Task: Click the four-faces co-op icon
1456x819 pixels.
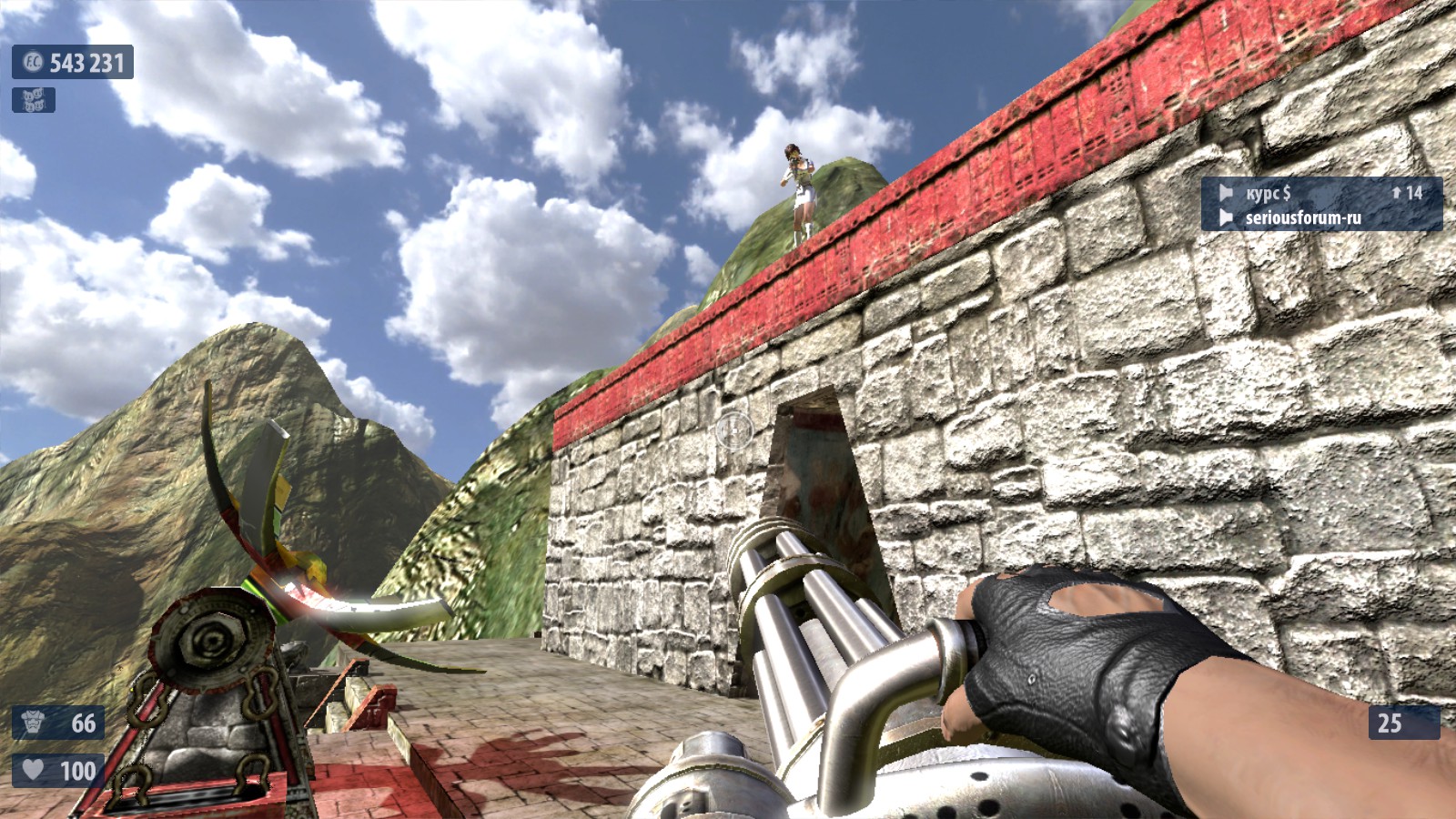Action: tap(34, 100)
